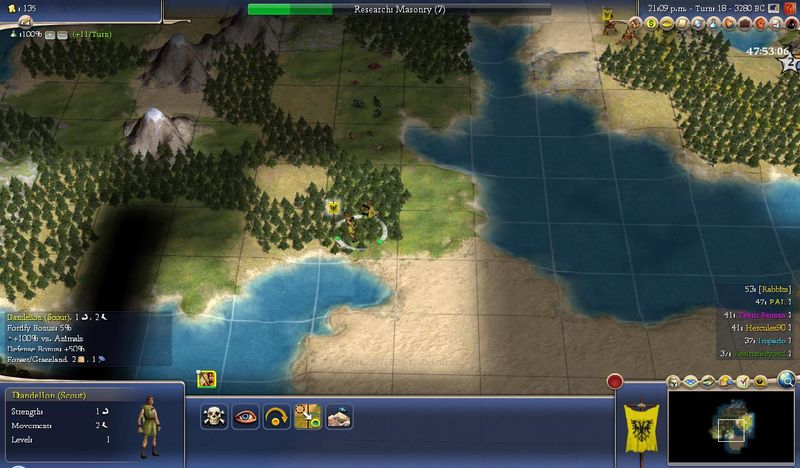The width and height of the screenshot is (800, 468).
Task: Delete the scout with the skull button
Action: tap(213, 417)
